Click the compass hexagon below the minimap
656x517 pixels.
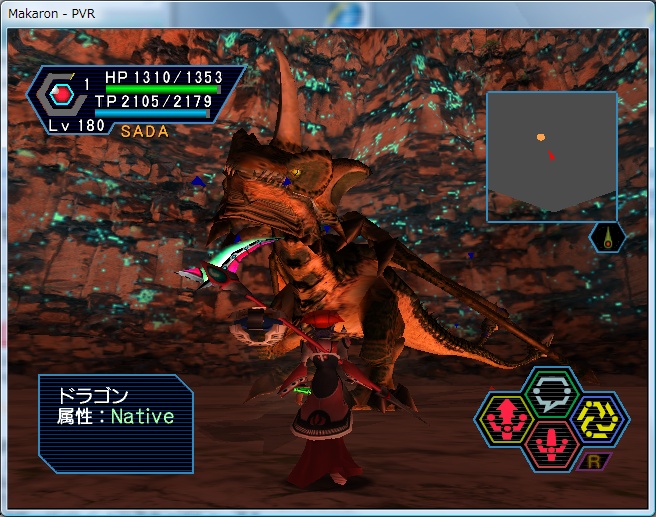point(608,238)
